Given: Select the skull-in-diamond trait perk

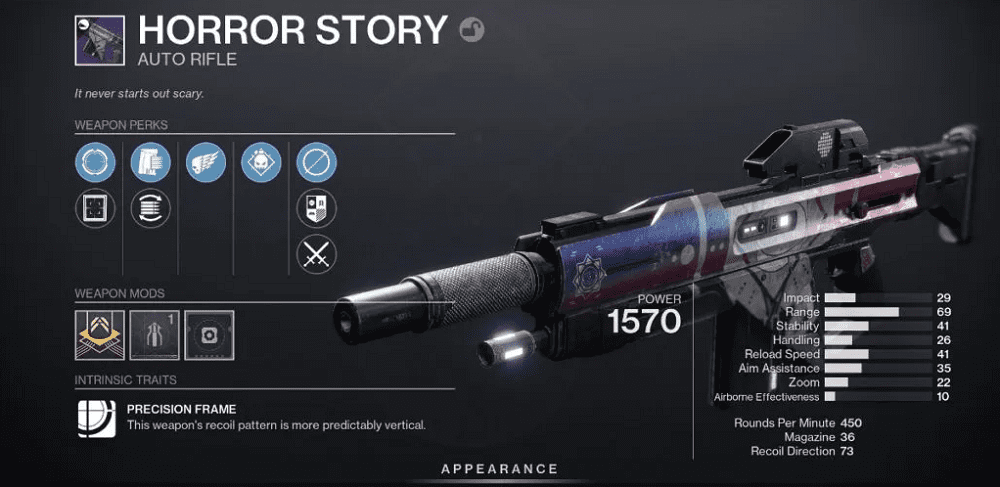Looking at the screenshot, I should coord(261,162).
